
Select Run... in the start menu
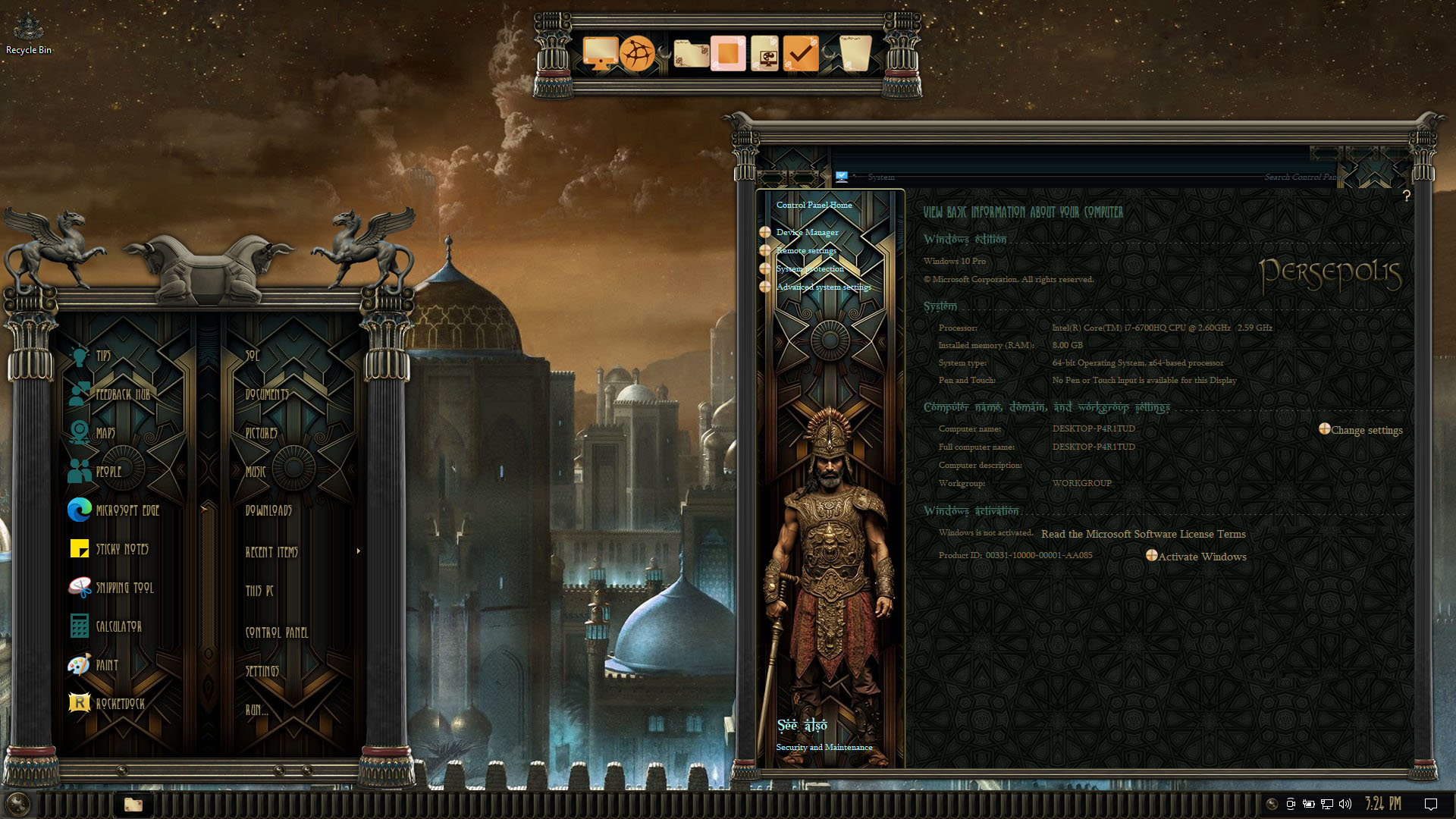256,710
